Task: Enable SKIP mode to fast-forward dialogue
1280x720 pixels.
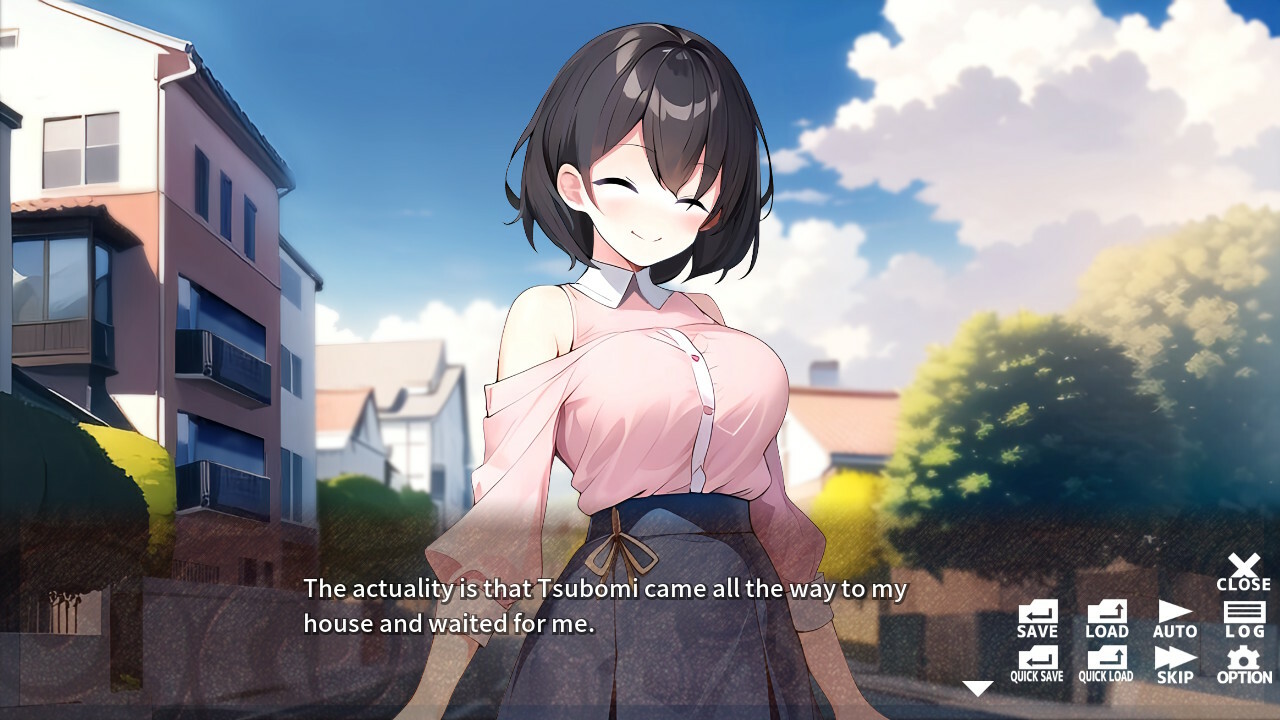Action: point(1174,662)
